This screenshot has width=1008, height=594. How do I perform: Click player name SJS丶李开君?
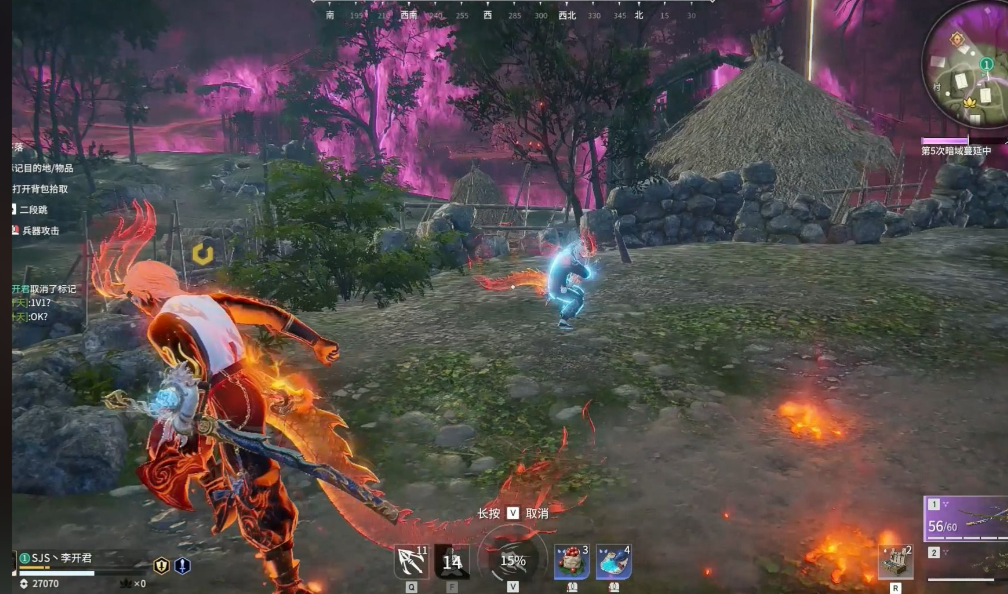(x=62, y=558)
